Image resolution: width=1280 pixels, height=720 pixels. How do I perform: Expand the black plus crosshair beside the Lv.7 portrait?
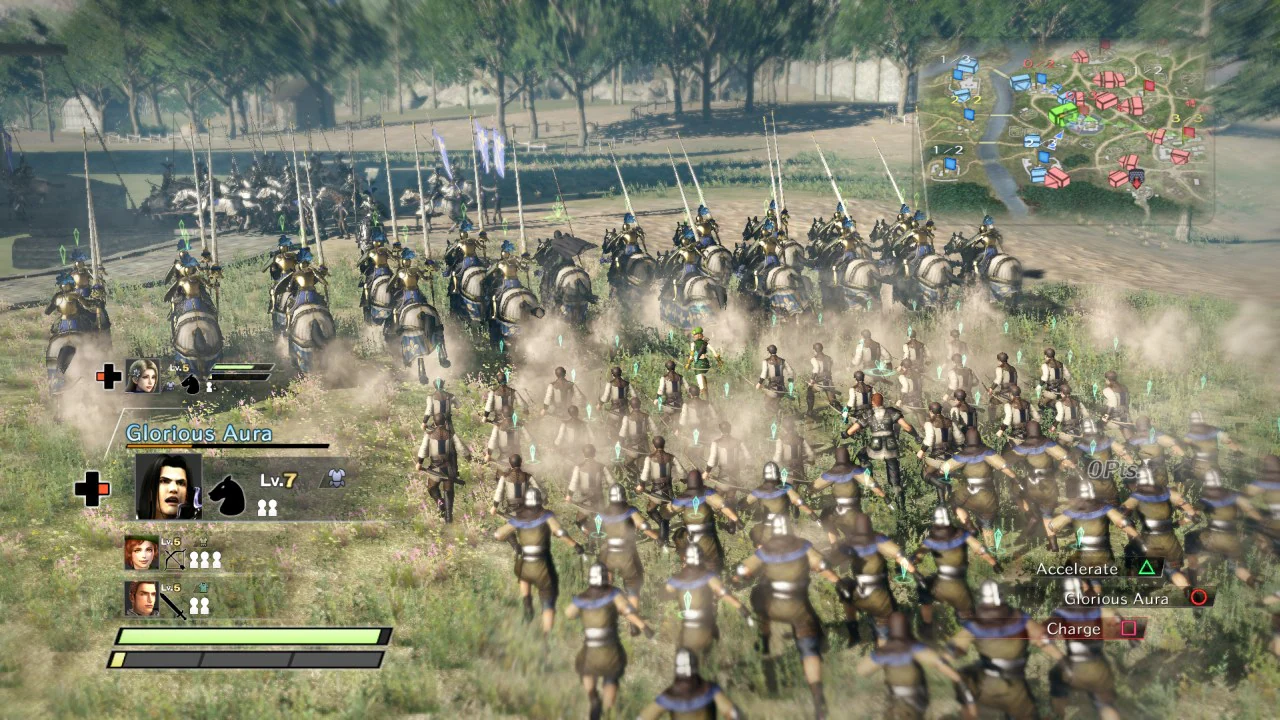click(x=92, y=491)
